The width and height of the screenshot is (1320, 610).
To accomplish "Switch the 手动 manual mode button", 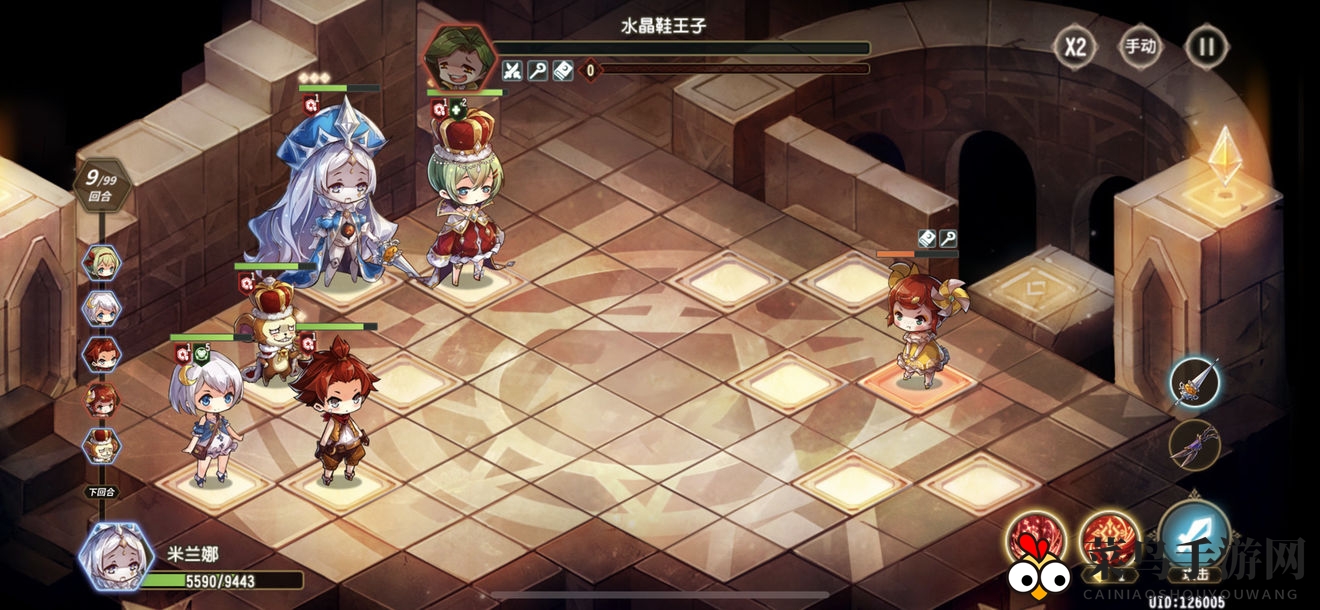I will click(1140, 47).
